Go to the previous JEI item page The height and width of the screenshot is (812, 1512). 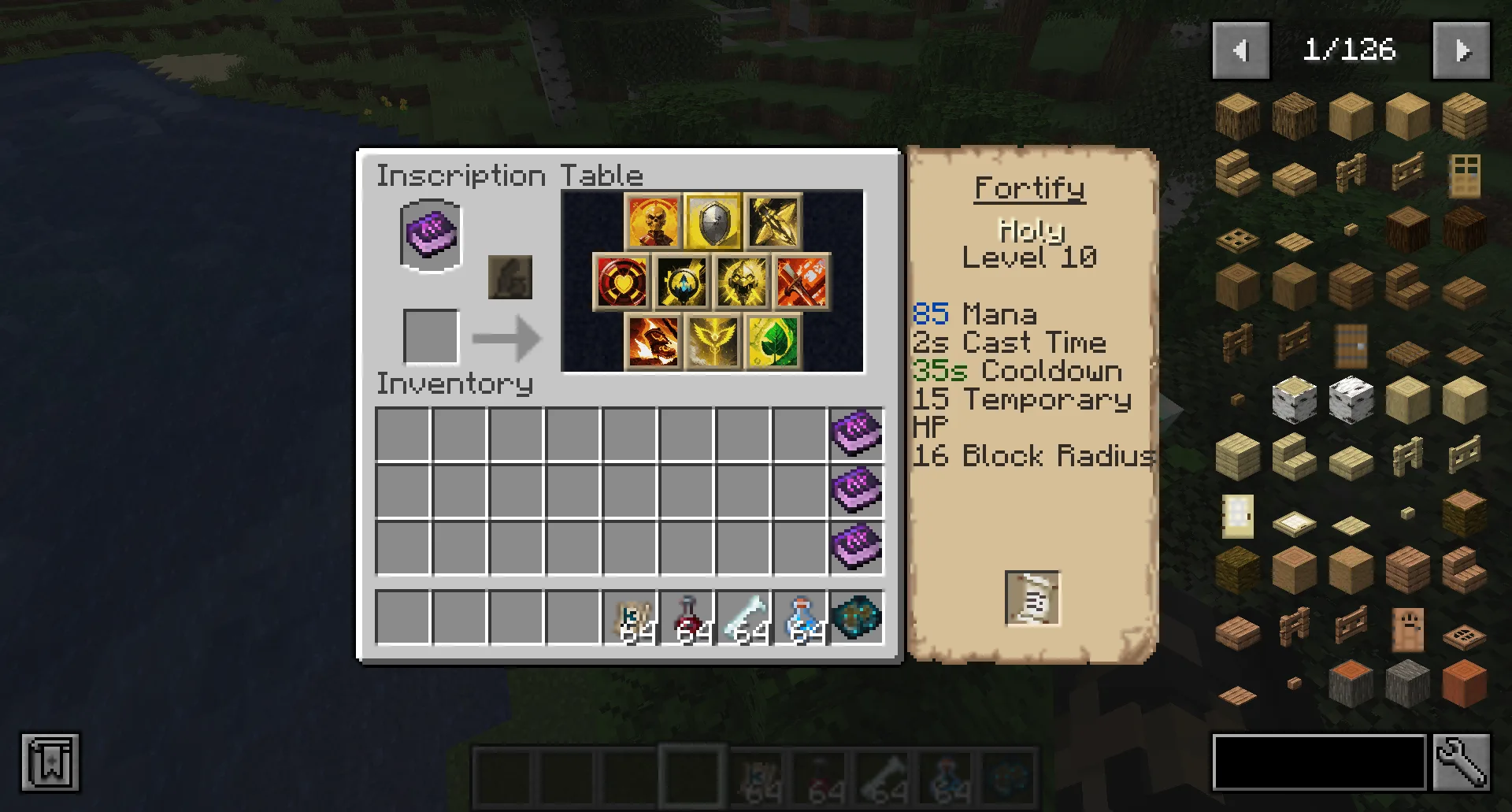(1241, 50)
